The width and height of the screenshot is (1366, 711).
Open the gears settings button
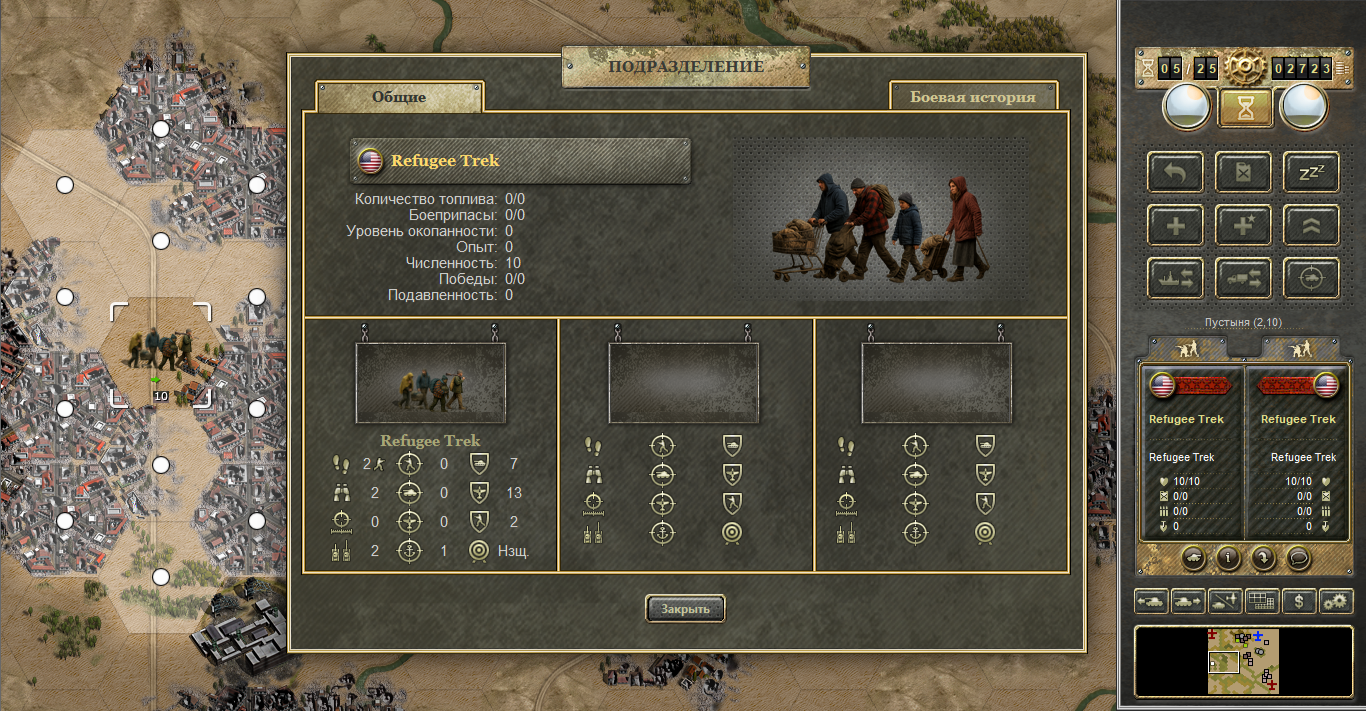(x=1336, y=601)
